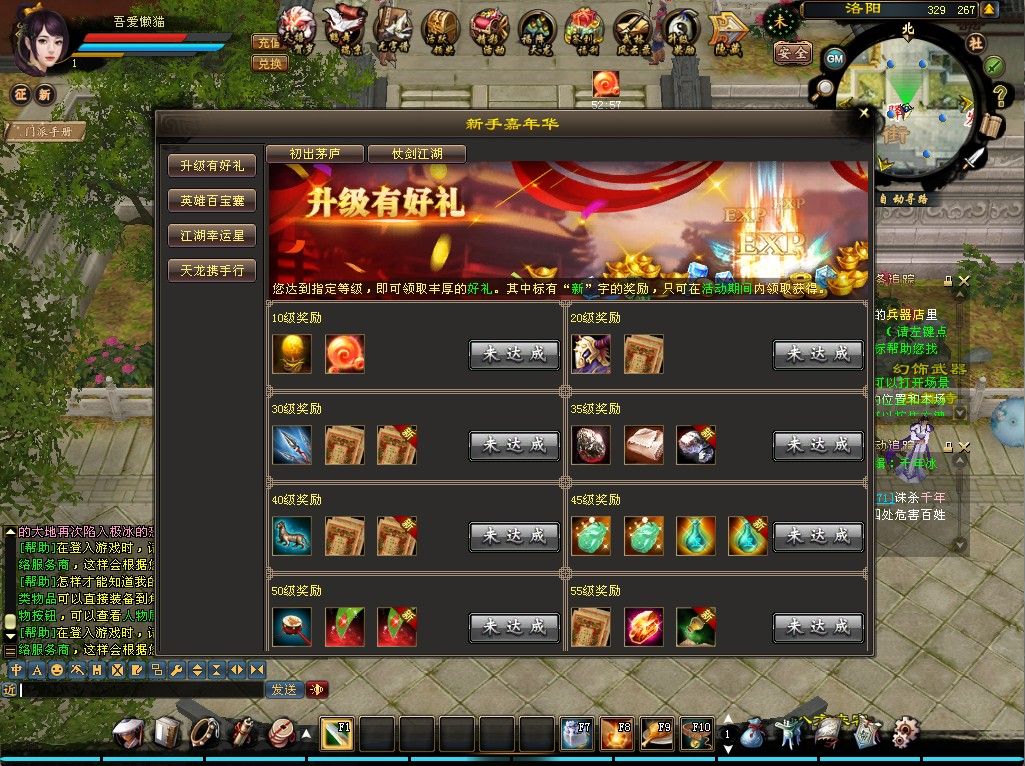The image size is (1025, 766).
Task: Claim the 35级奖励 via its 未达成 button
Action: (x=818, y=445)
